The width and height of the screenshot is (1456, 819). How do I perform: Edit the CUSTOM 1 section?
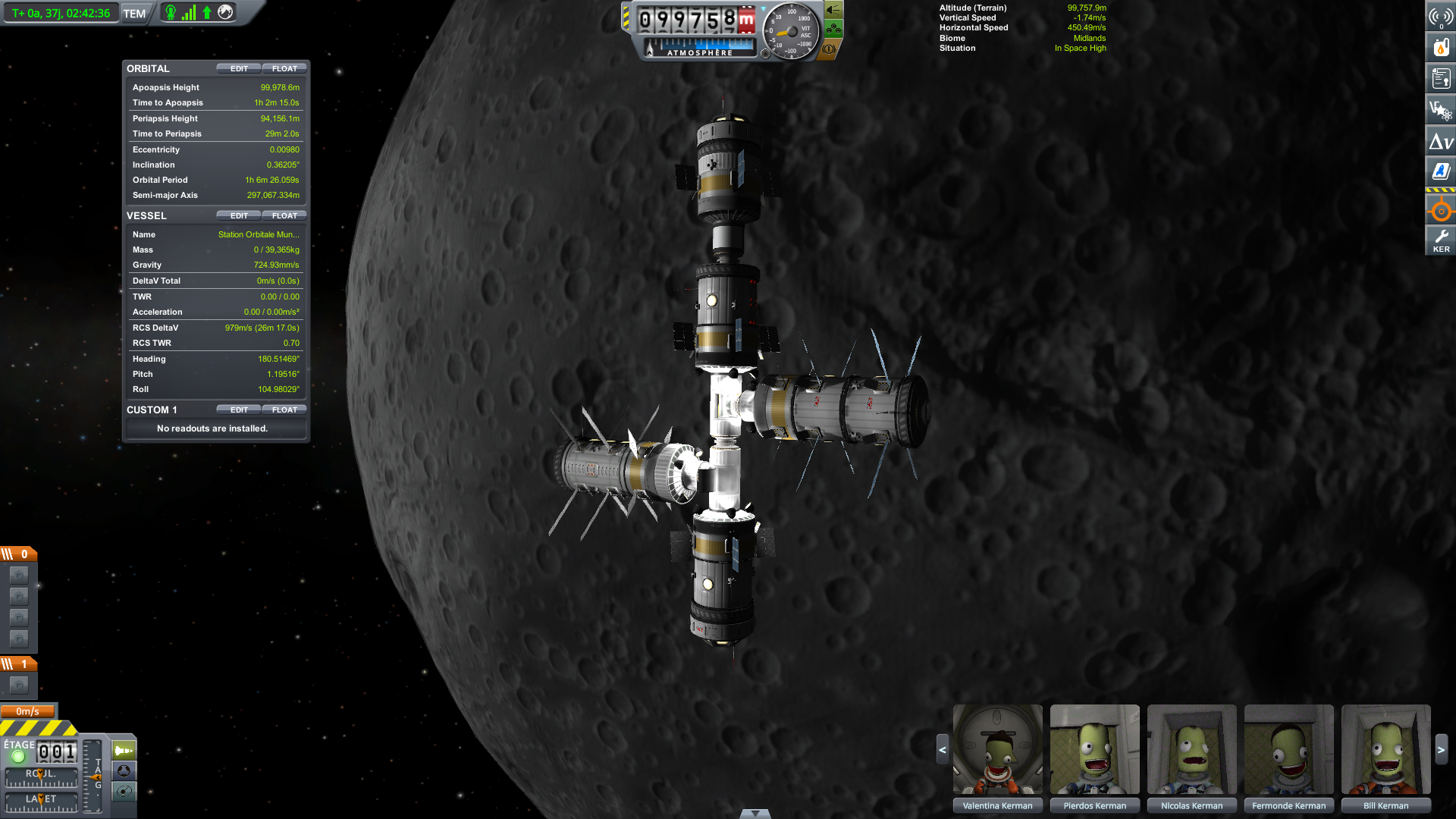tap(239, 409)
